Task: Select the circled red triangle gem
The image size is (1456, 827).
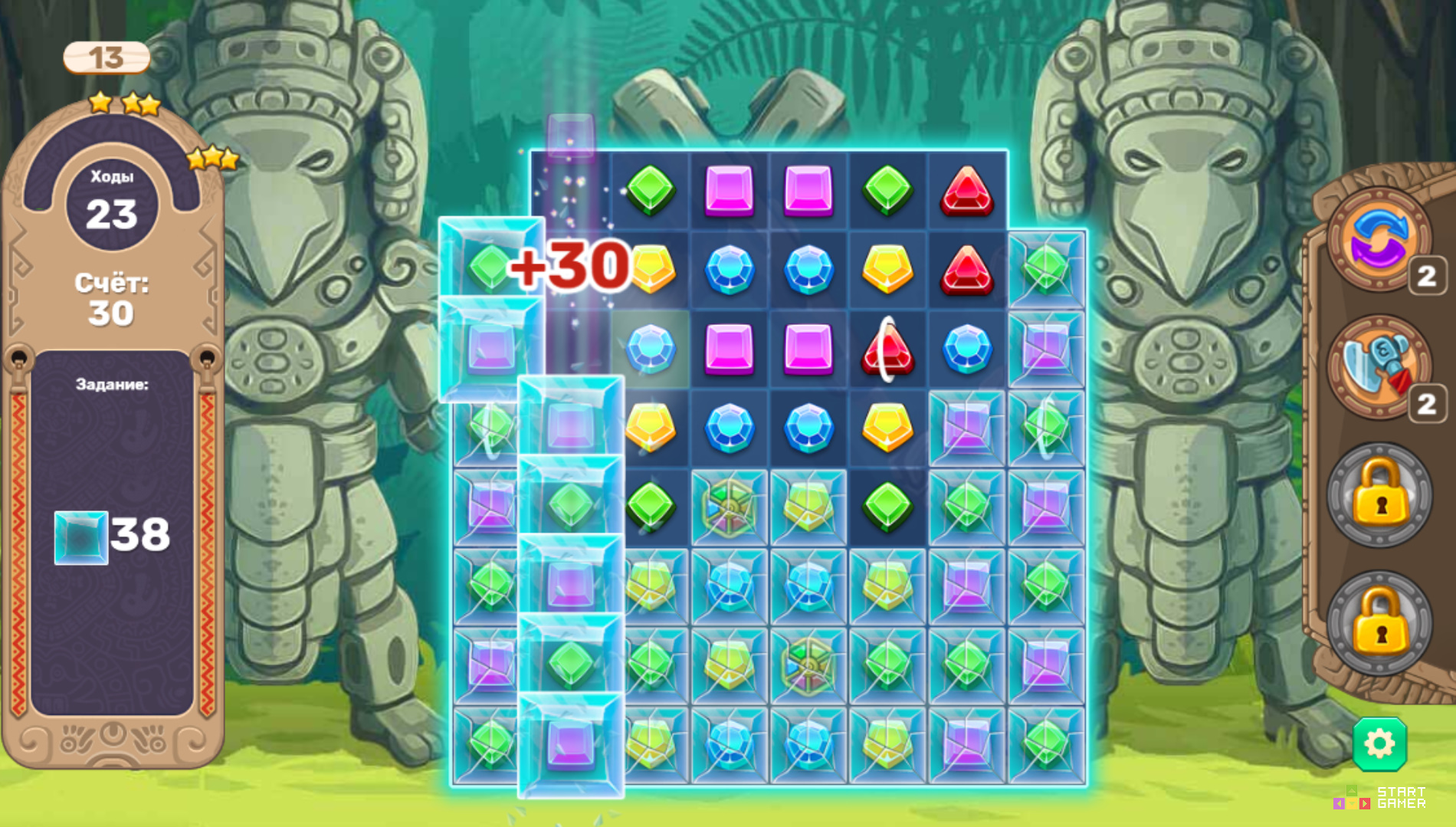Action: pos(887,347)
